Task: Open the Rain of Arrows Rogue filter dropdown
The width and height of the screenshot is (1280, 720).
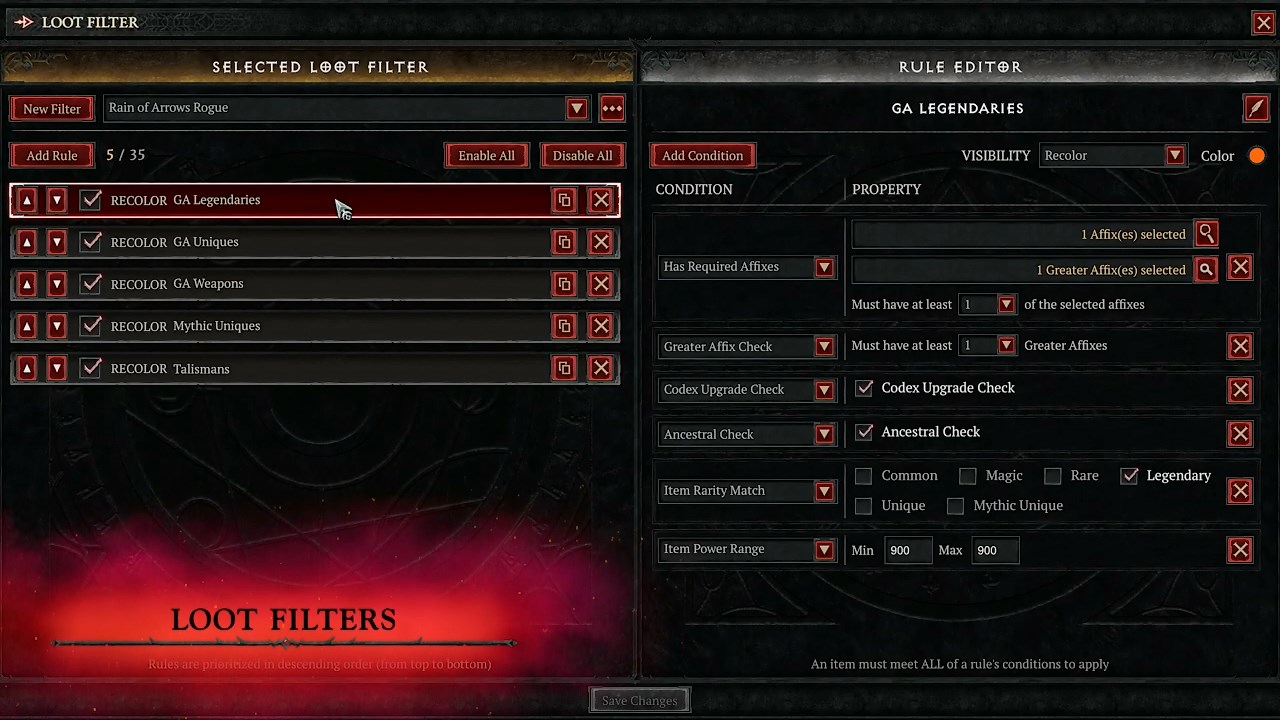Action: [576, 108]
